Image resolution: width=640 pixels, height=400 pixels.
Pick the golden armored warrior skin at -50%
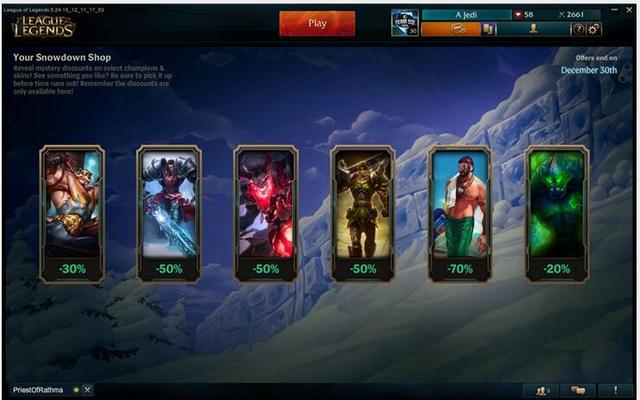point(363,212)
